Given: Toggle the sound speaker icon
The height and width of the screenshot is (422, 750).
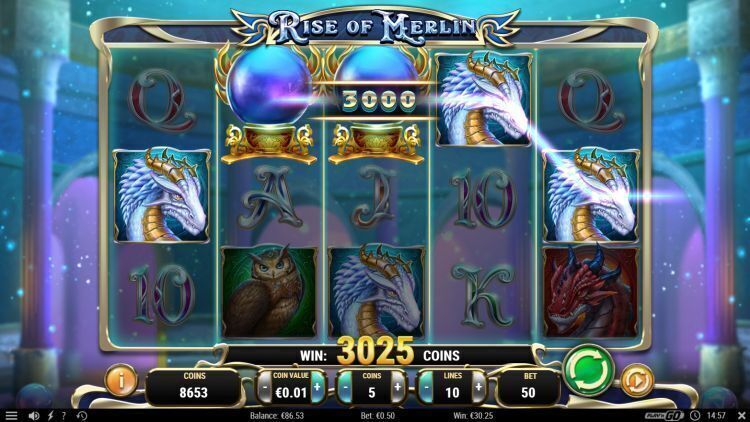Looking at the screenshot, I should click(x=34, y=414).
